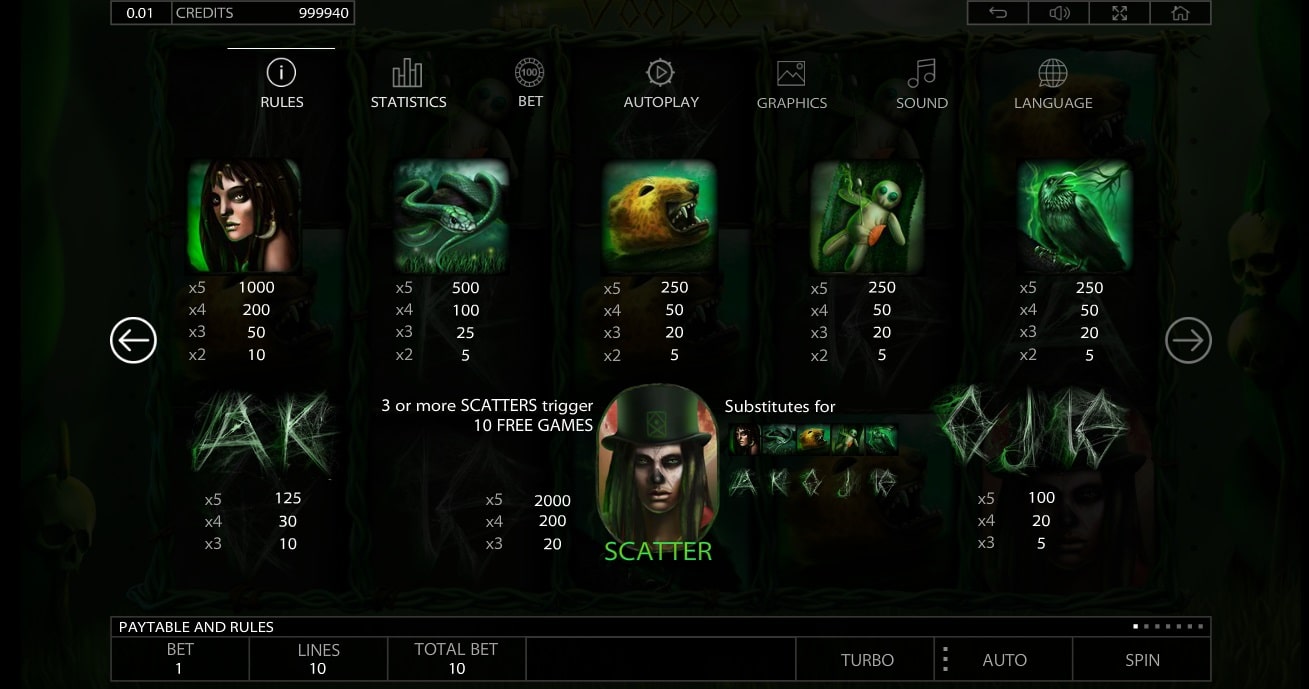
Task: Open the Statistics tab
Action: [408, 83]
